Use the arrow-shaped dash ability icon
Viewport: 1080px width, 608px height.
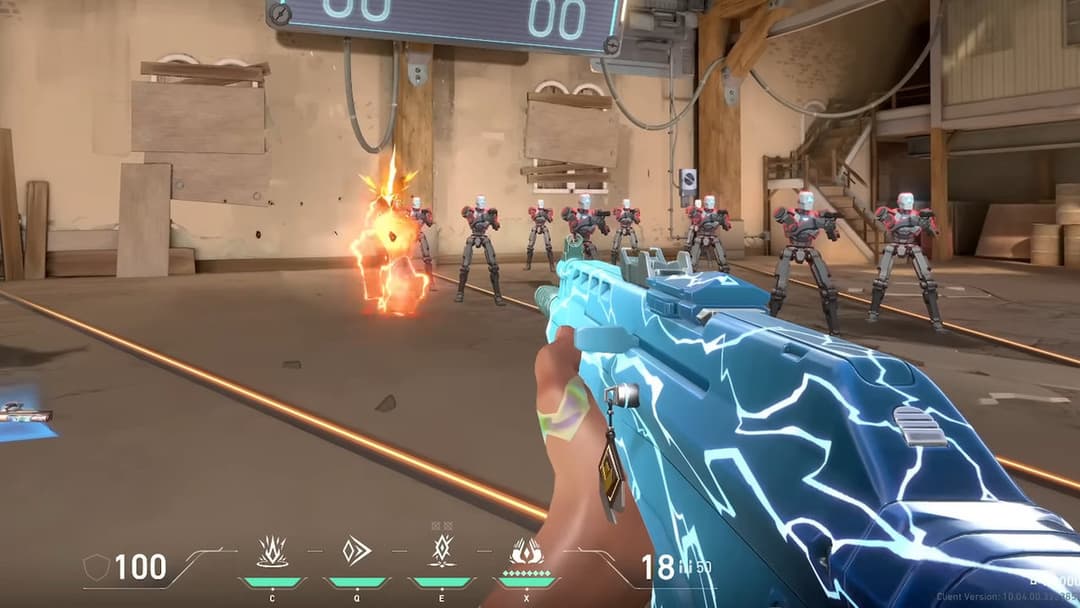tap(356, 551)
